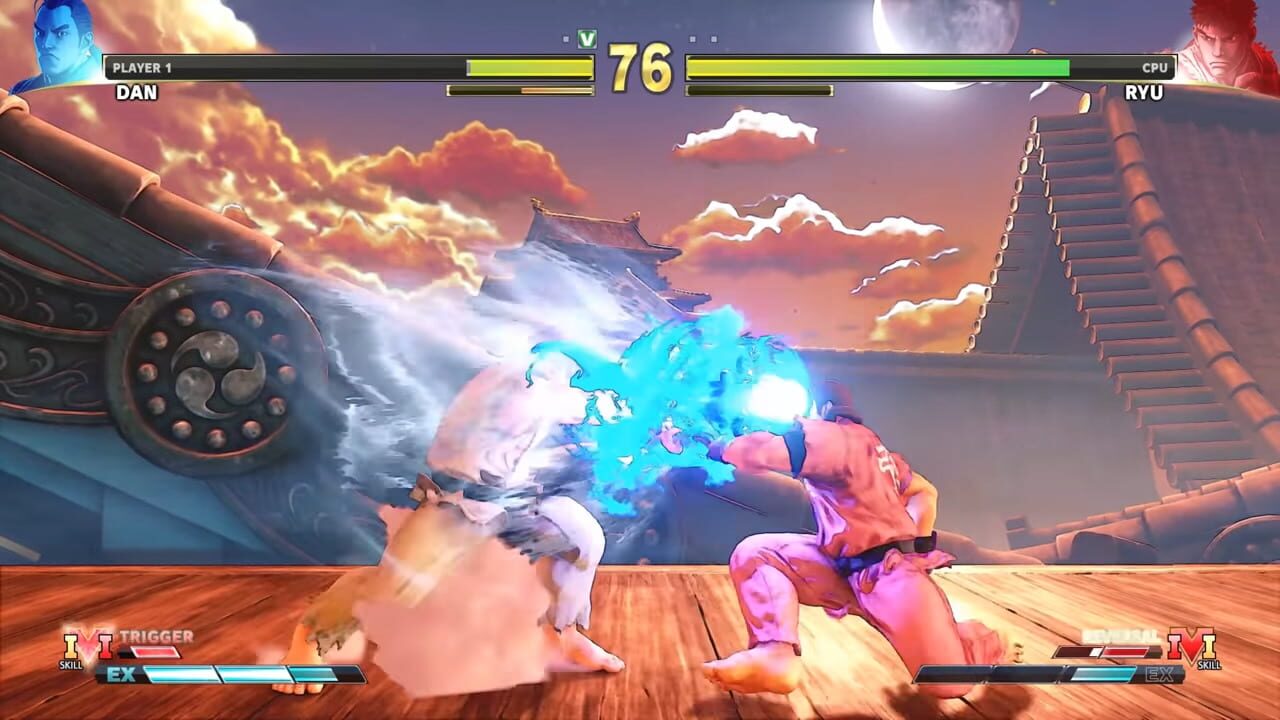Click the SKILL label under Dan's emblem
This screenshot has width=1280, height=720.
[x=71, y=664]
